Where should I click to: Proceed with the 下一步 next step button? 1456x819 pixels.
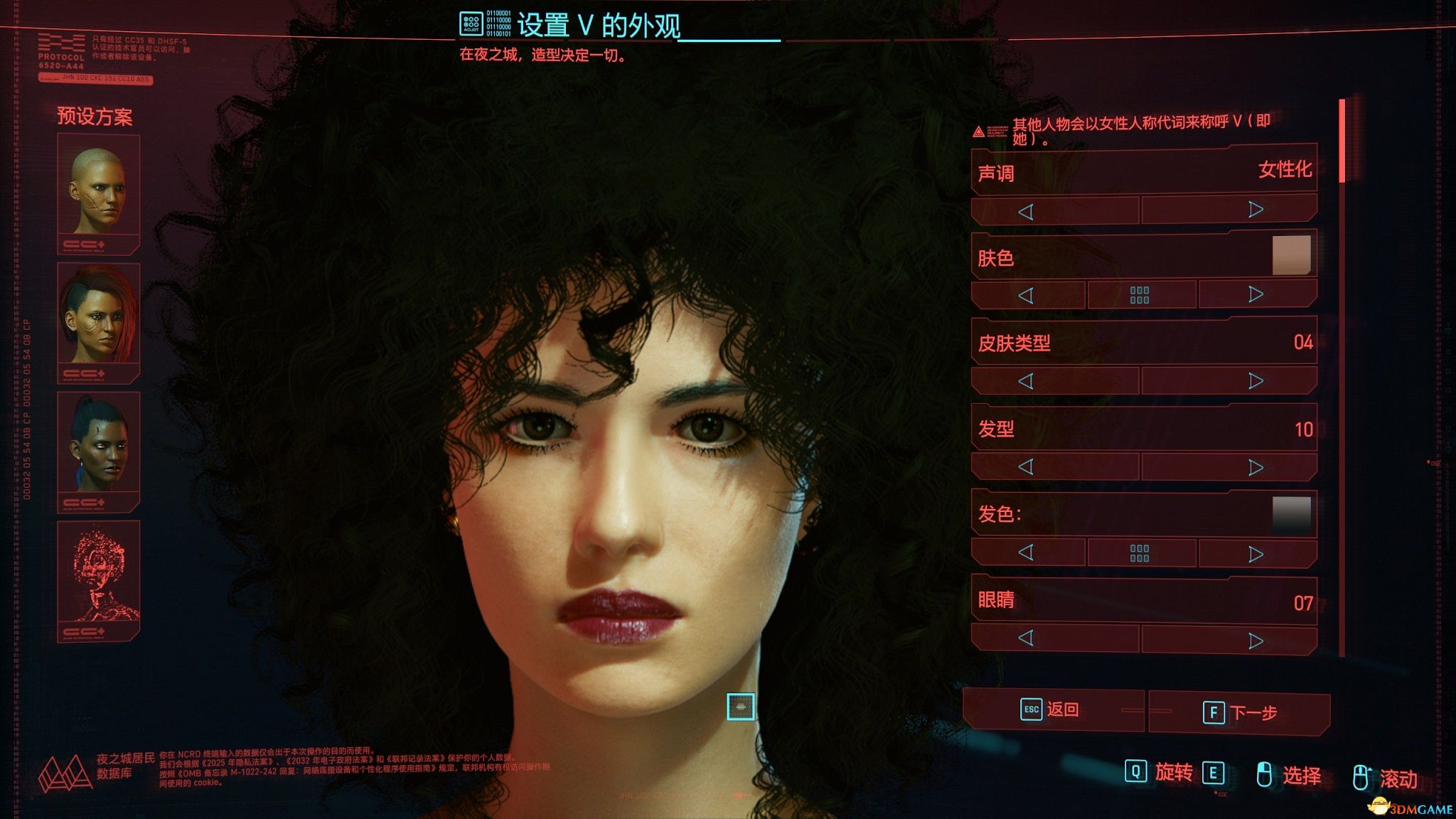click(1240, 712)
